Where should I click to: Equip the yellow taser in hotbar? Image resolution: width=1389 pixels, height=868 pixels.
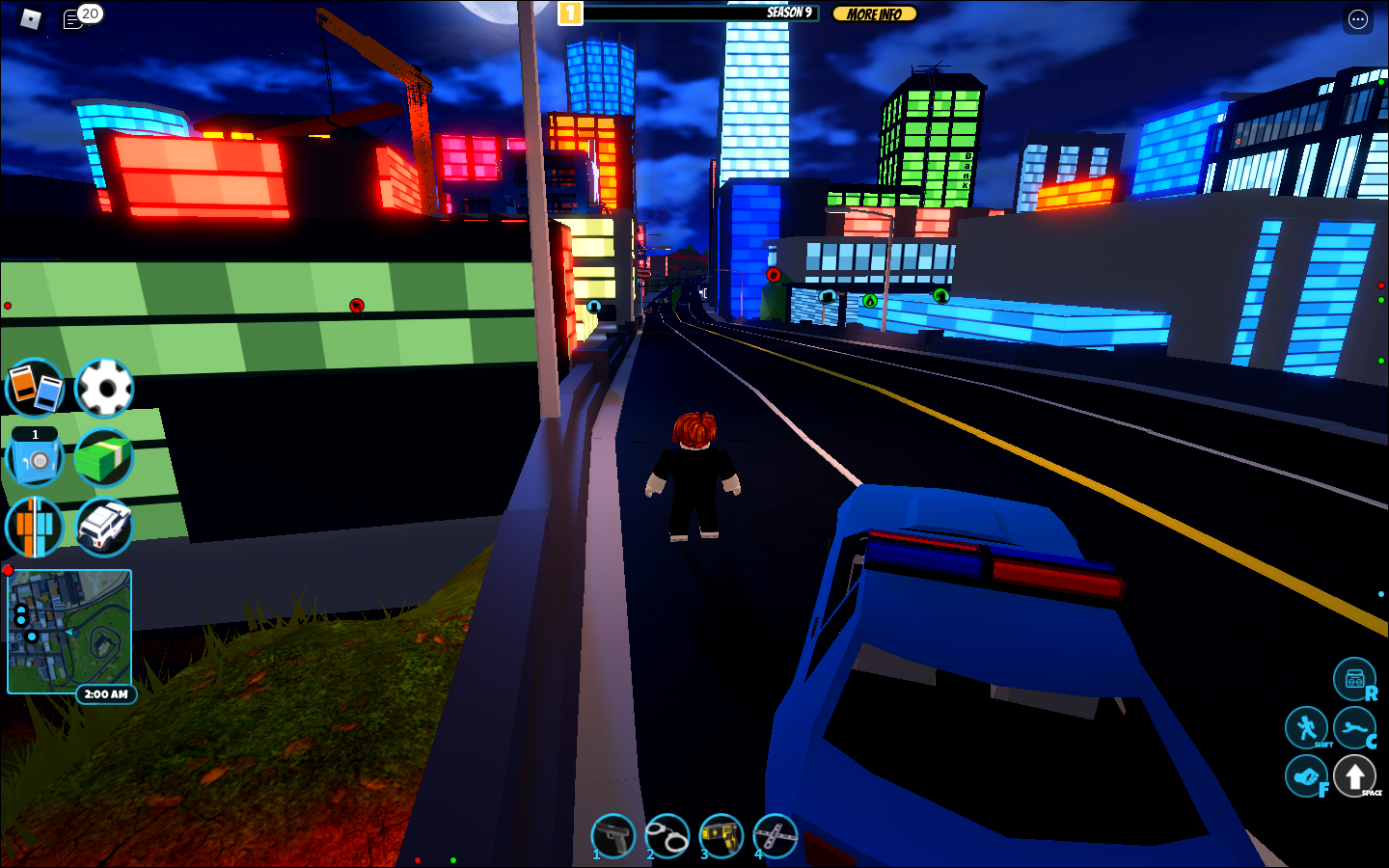click(722, 835)
